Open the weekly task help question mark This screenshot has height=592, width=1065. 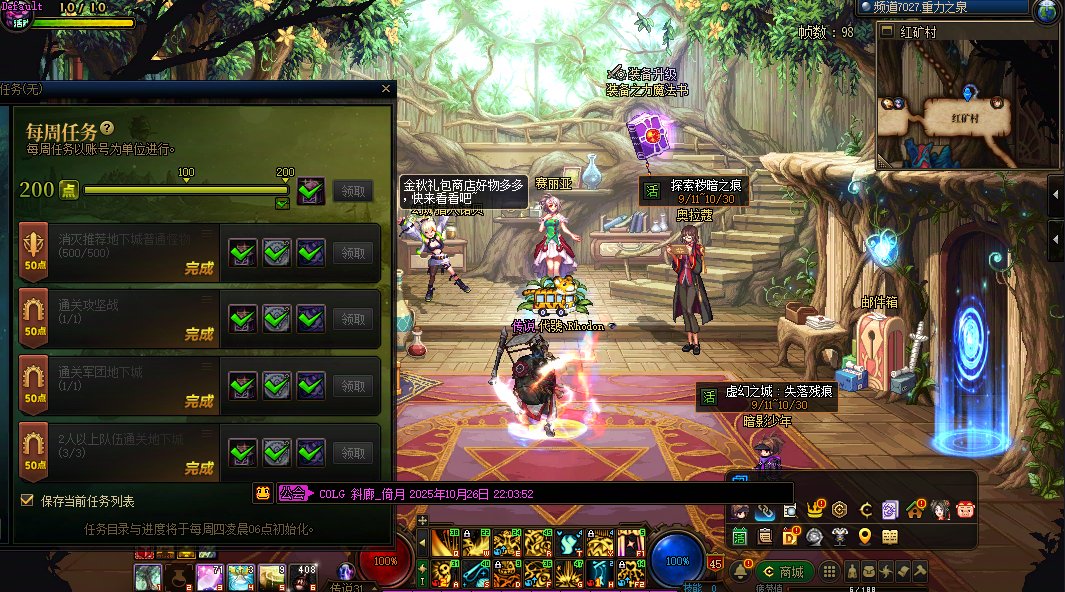coord(107,129)
